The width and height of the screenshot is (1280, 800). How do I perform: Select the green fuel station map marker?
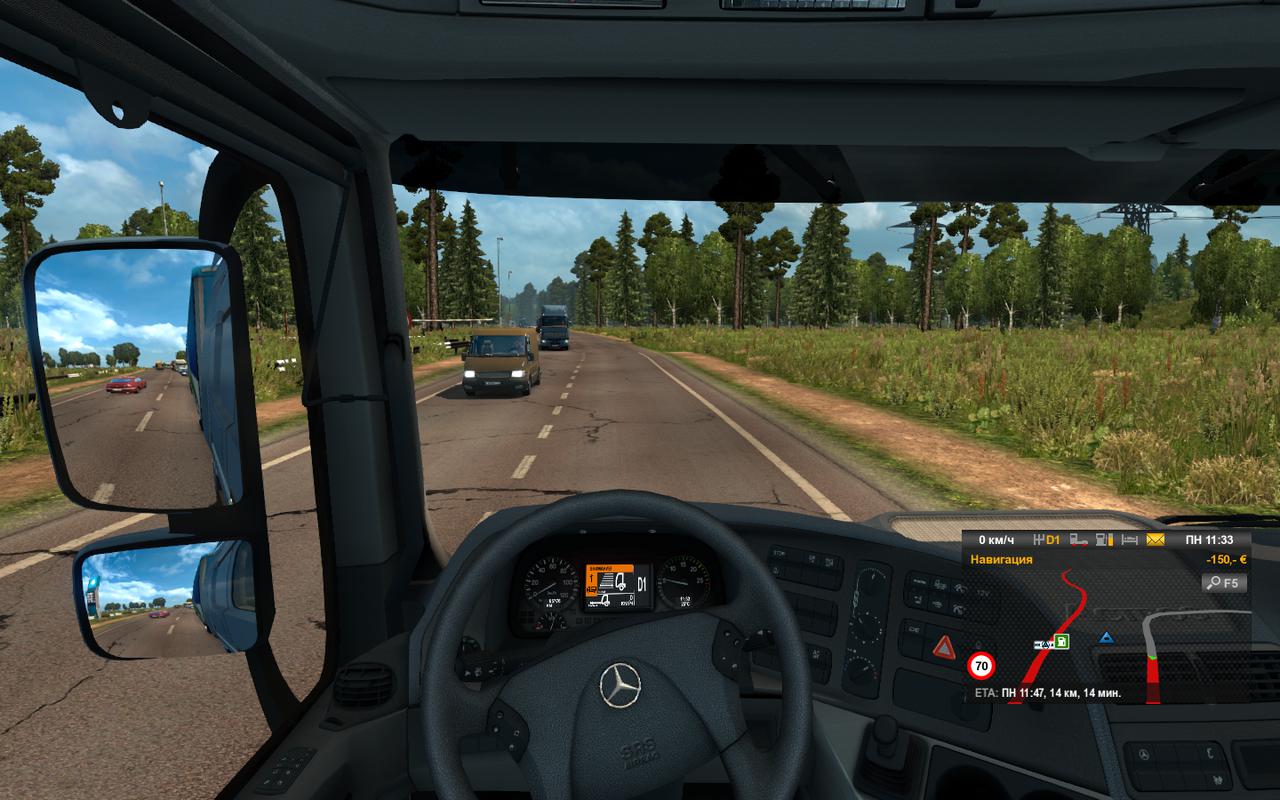[x=1061, y=642]
